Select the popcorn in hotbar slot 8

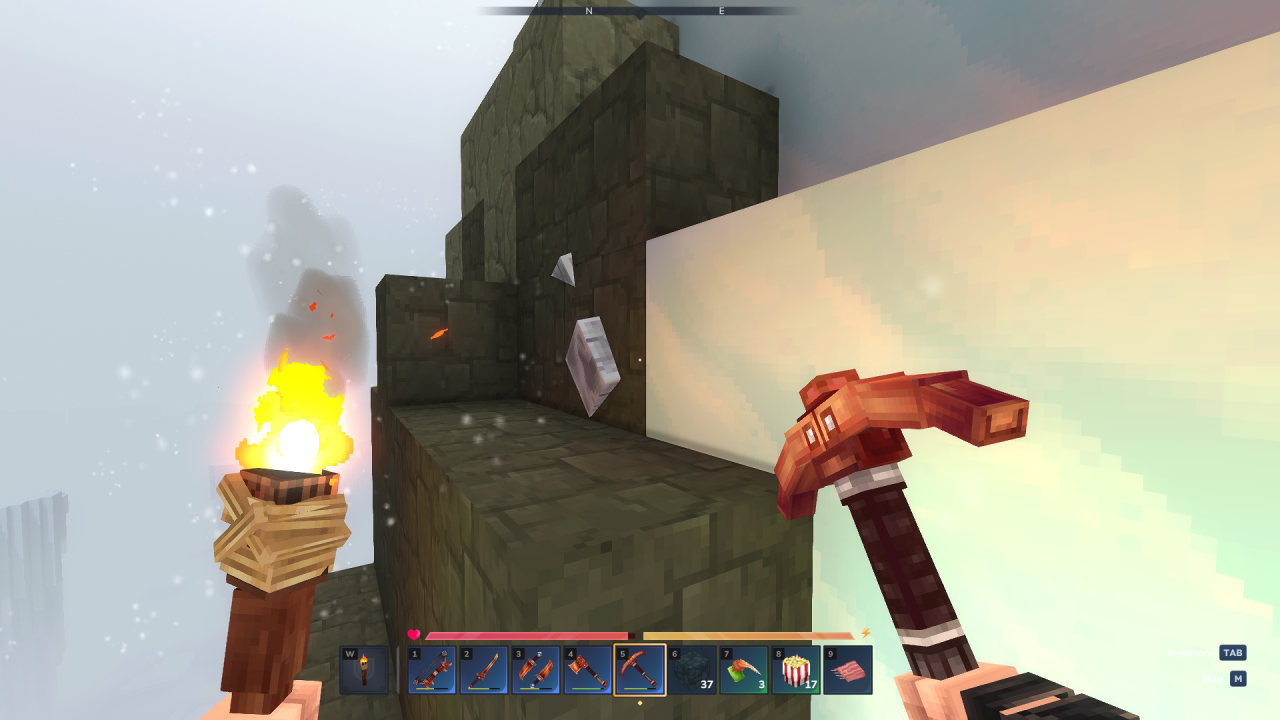794,668
